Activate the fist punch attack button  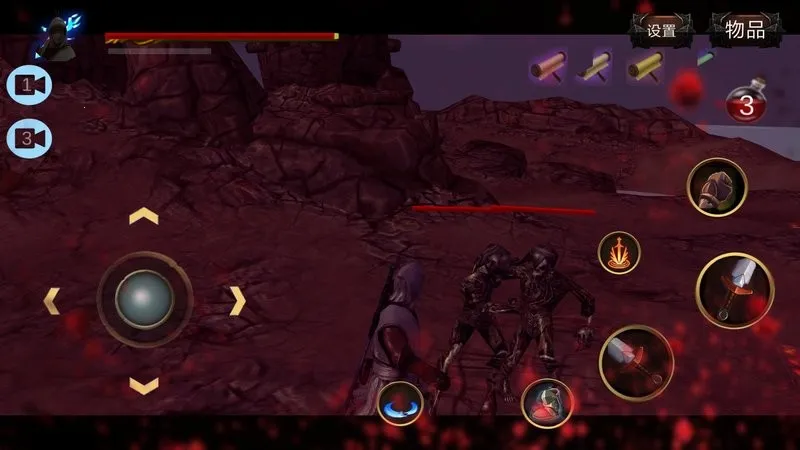(x=717, y=187)
